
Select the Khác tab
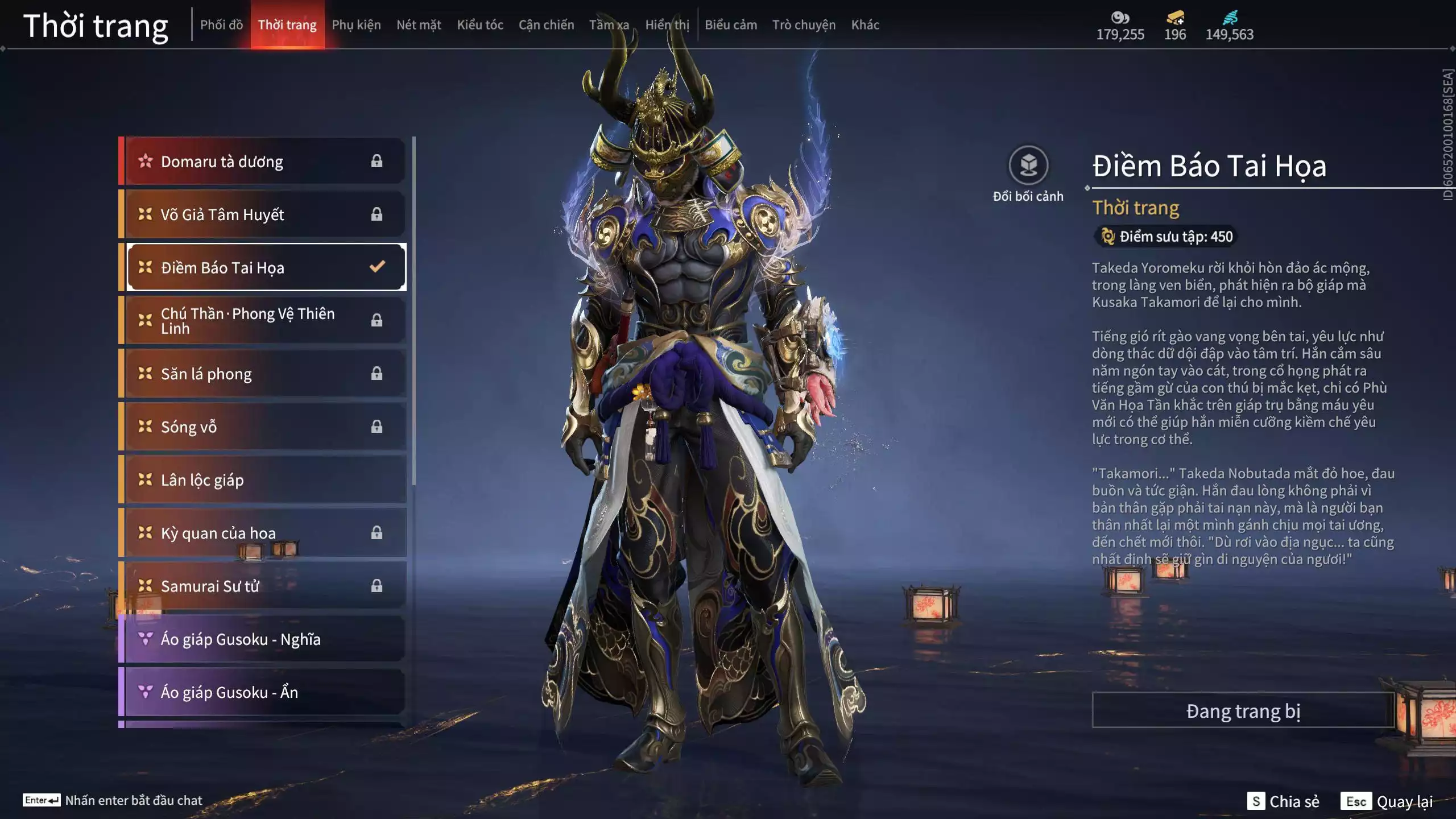[865, 24]
